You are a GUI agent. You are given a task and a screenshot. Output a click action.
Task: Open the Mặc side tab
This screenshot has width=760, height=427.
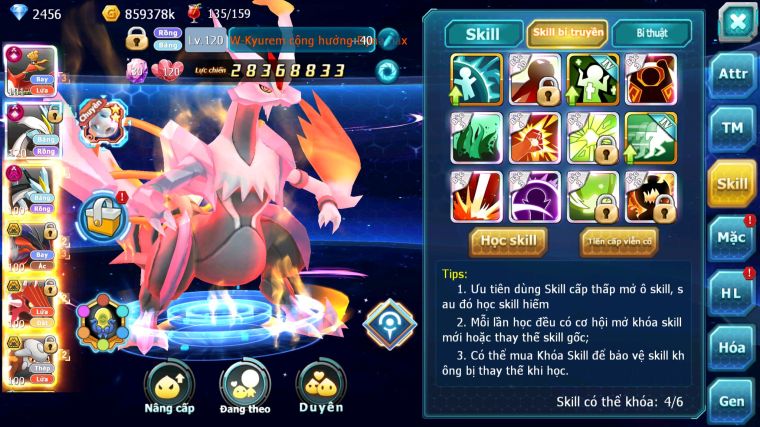click(x=732, y=238)
